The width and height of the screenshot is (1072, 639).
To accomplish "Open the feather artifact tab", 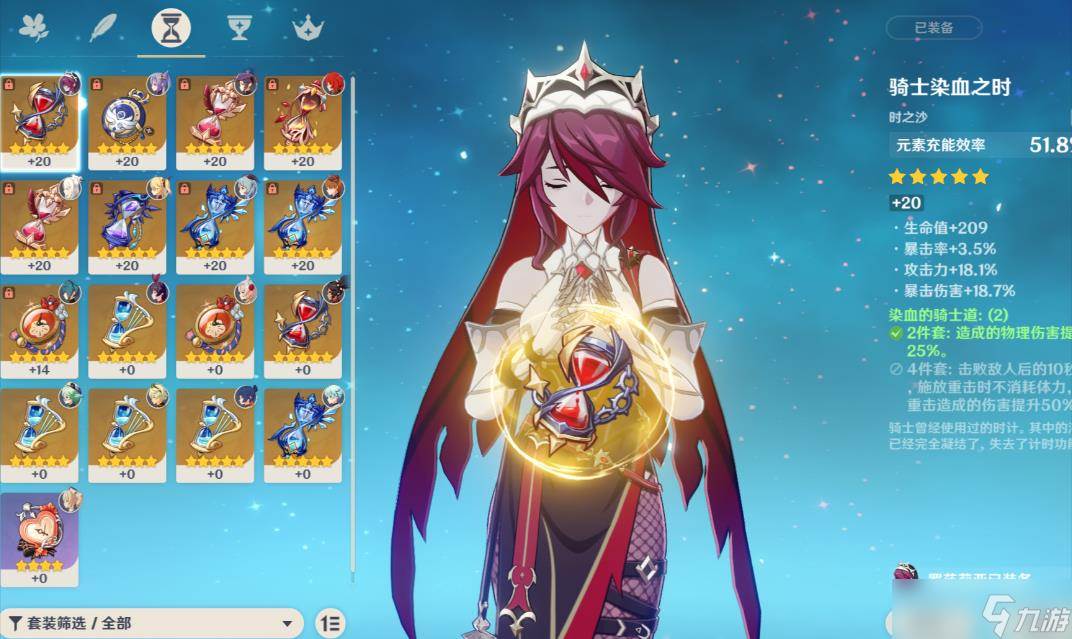I will pyautogui.click(x=103, y=28).
